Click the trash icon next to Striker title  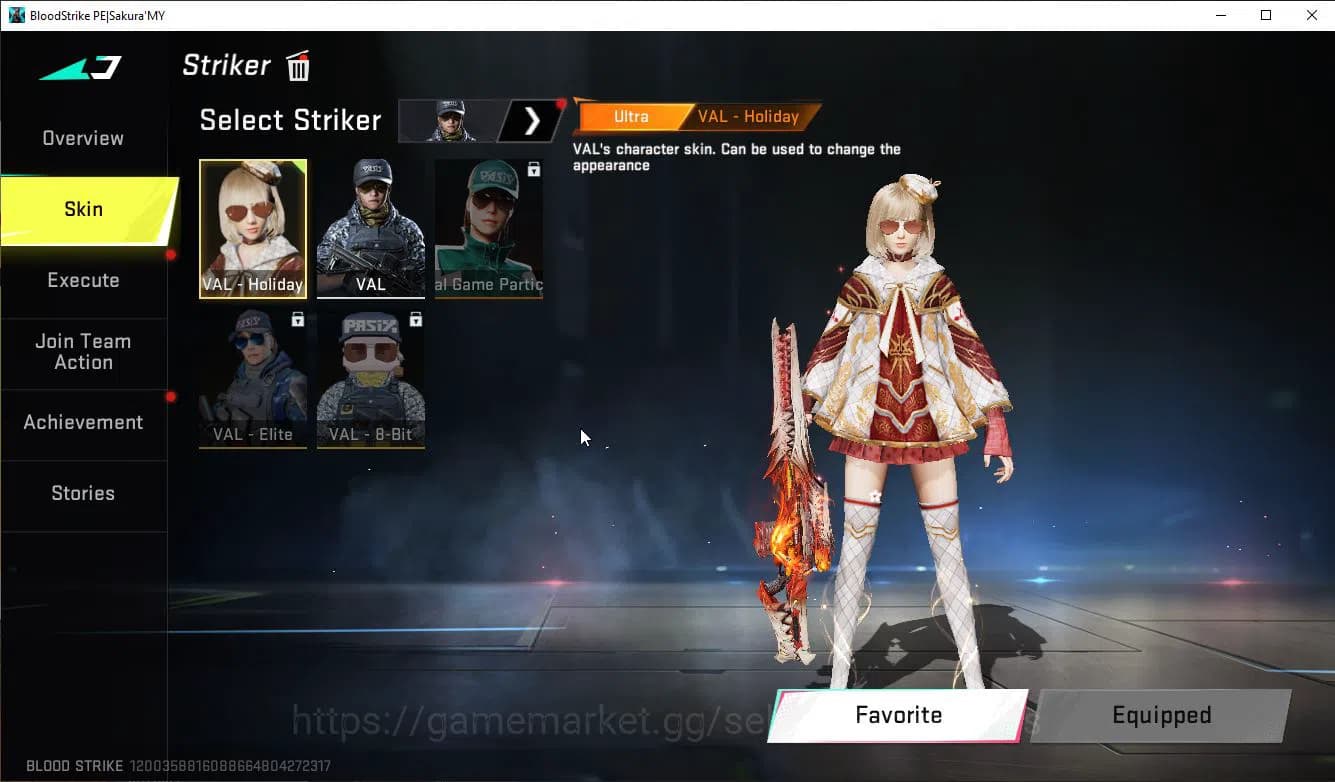click(297, 65)
